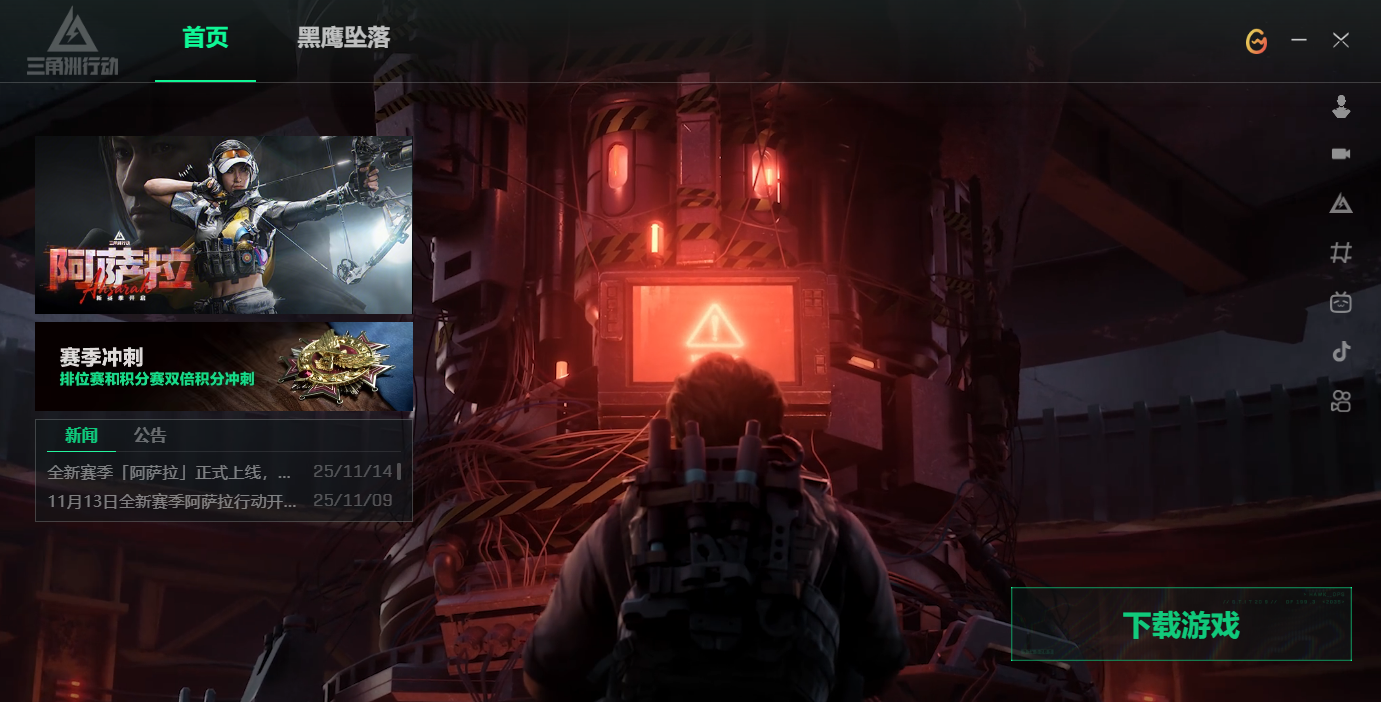The height and width of the screenshot is (702, 1381).
Task: Open the Douyin music note icon
Action: 1341,351
